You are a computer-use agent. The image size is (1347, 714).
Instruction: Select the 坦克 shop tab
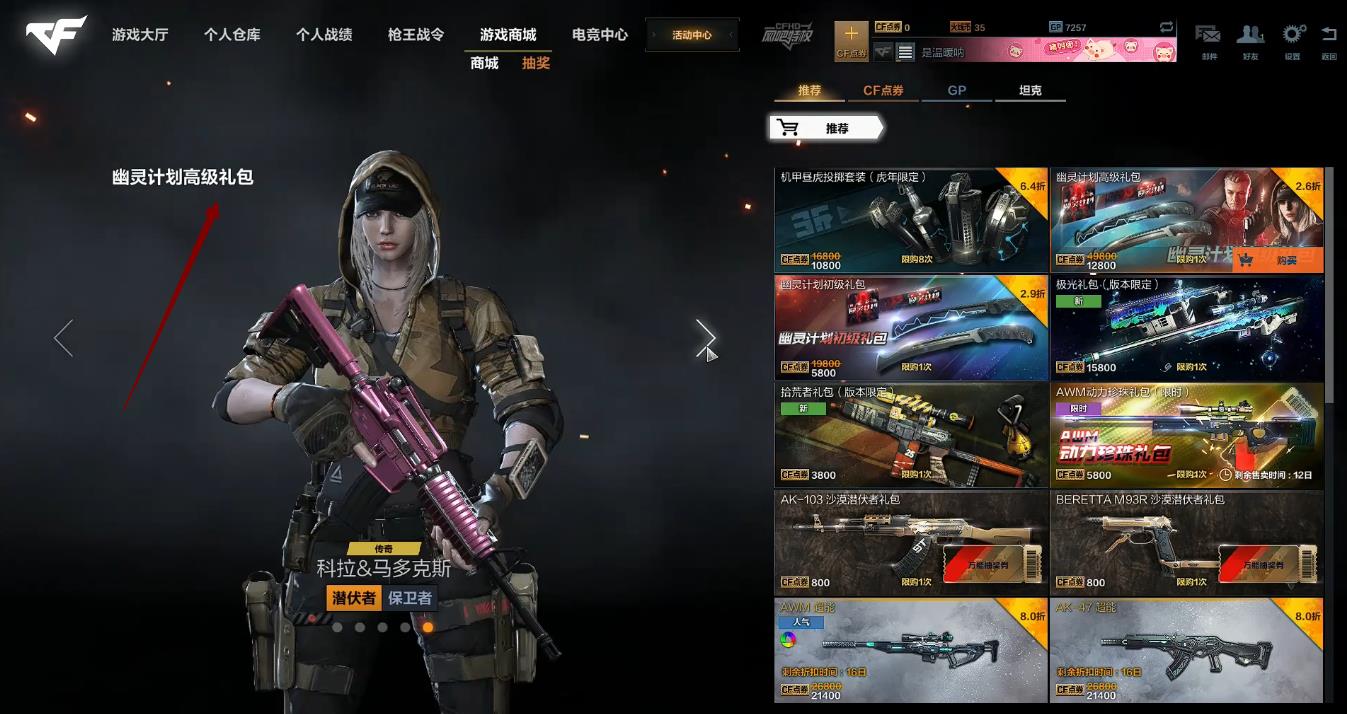click(x=1030, y=91)
